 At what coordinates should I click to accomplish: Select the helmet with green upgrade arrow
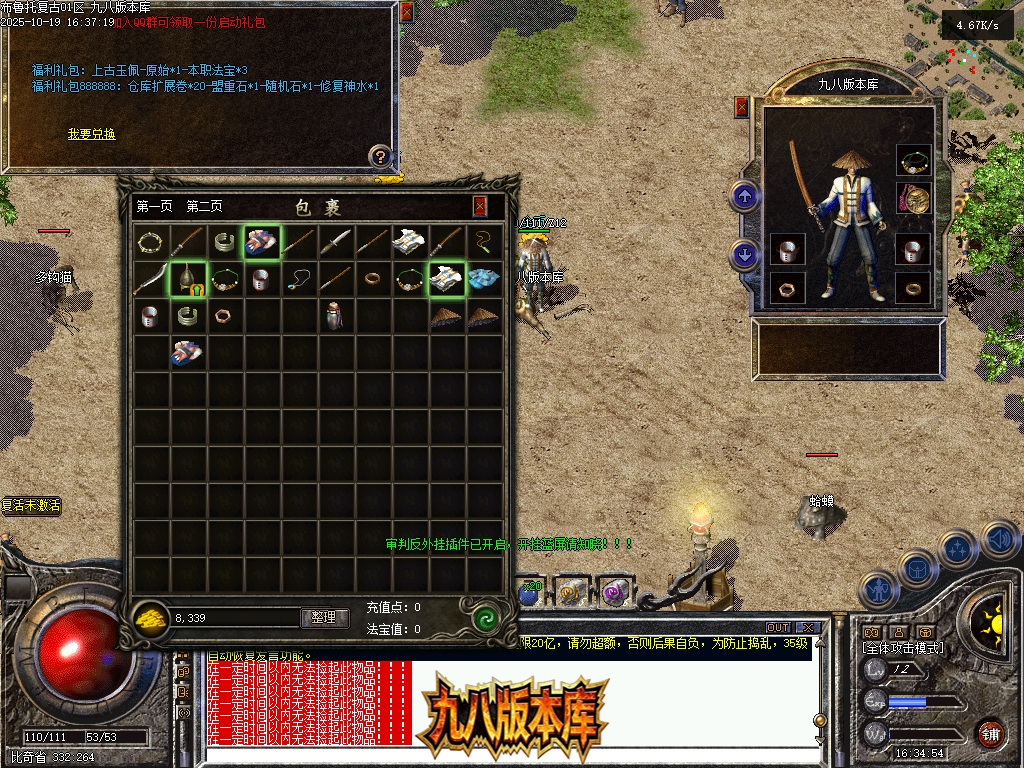187,279
